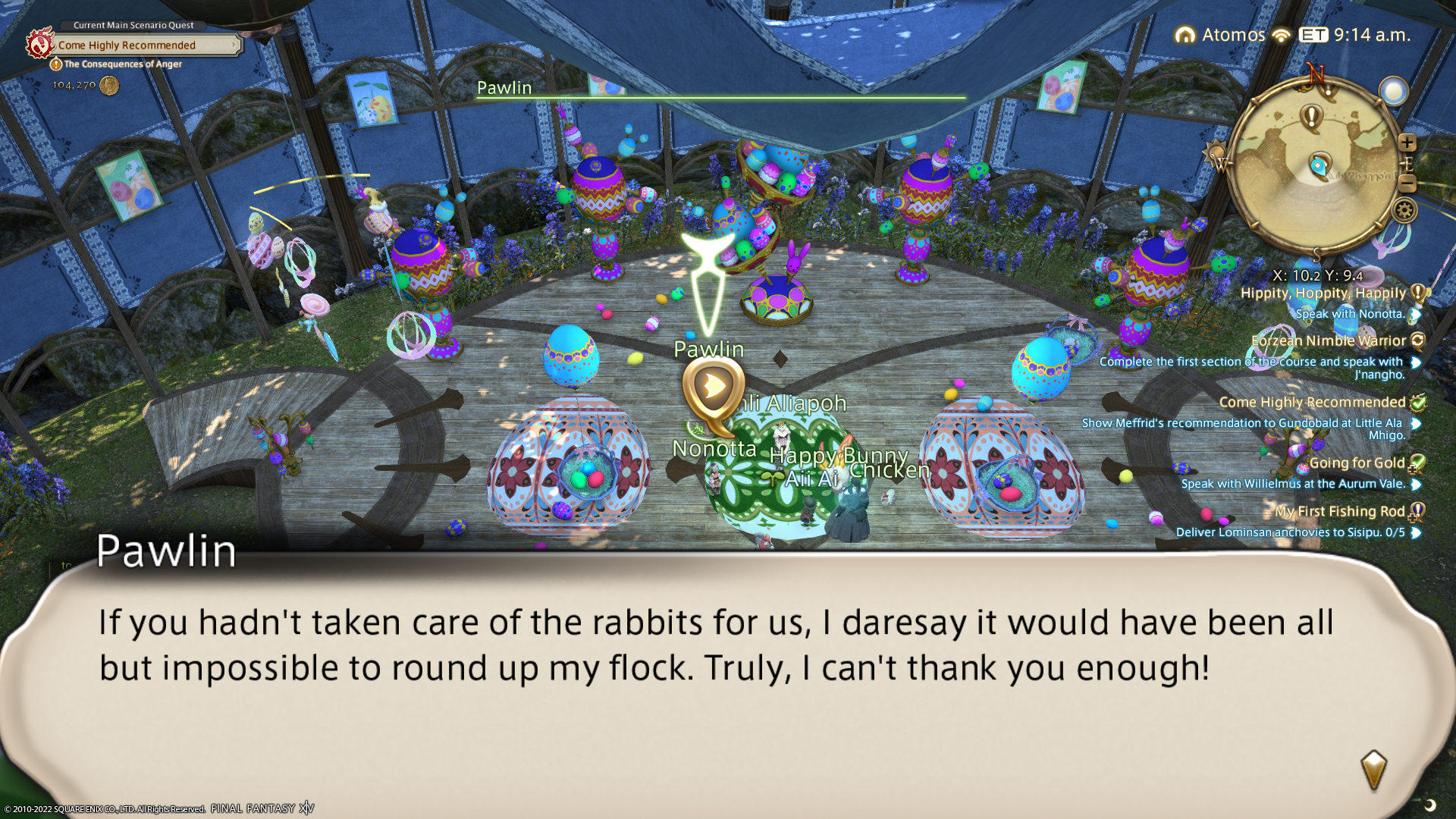The width and height of the screenshot is (1456, 819).
Task: Open the Come Highly Recommended main scenario quest
Action: (x=127, y=45)
